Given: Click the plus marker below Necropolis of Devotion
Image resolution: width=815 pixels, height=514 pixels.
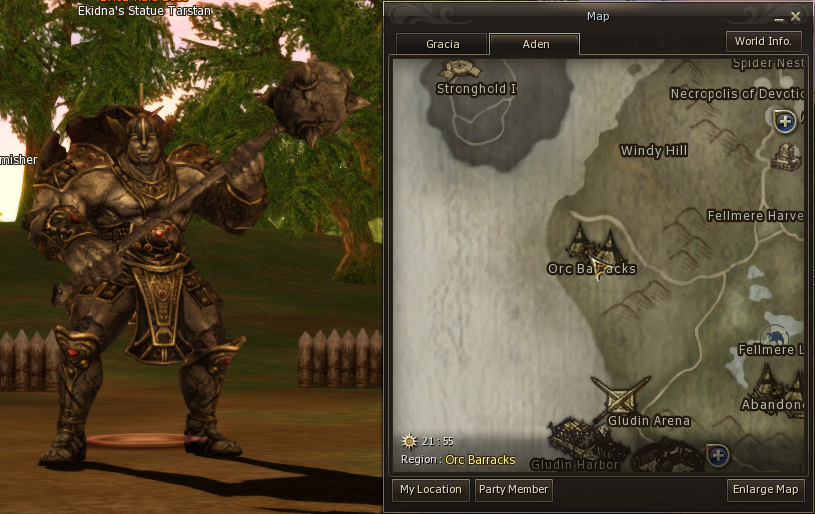Looking at the screenshot, I should [785, 121].
